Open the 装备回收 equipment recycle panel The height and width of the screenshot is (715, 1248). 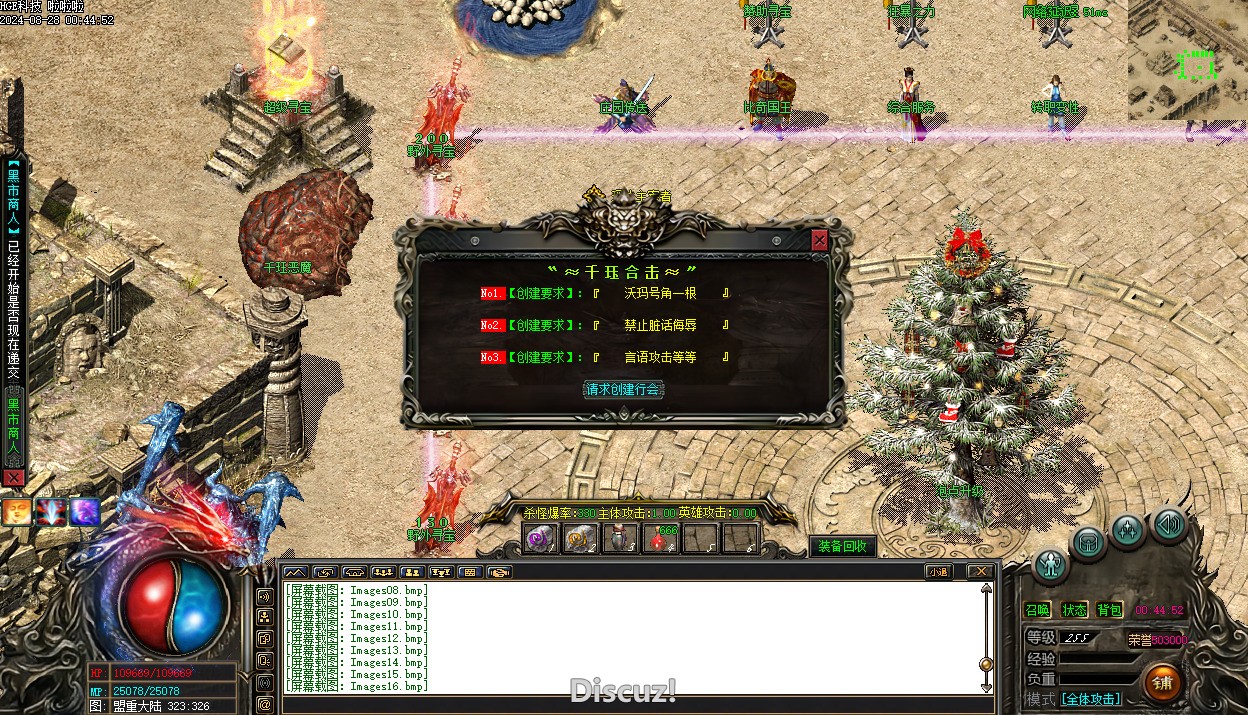[842, 546]
